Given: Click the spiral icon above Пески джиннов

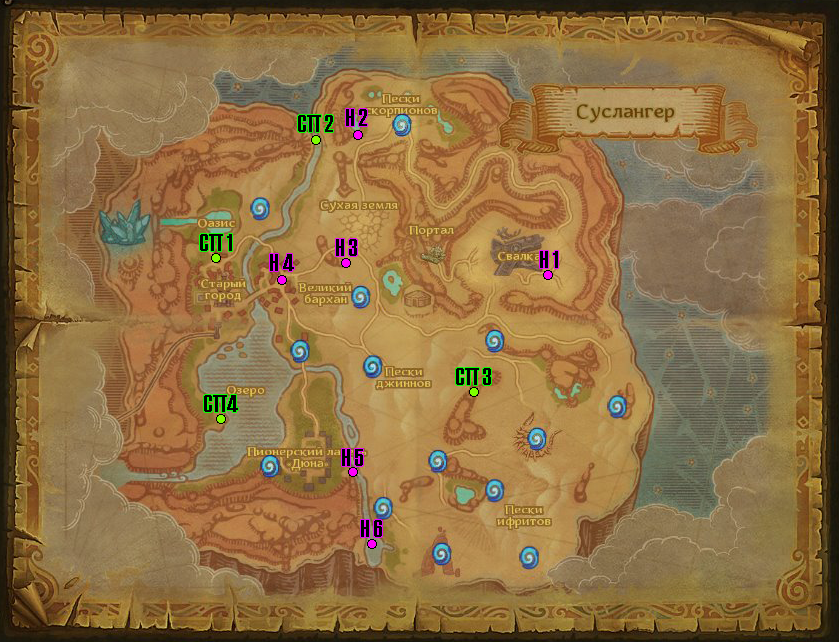Looking at the screenshot, I should pos(372,366).
